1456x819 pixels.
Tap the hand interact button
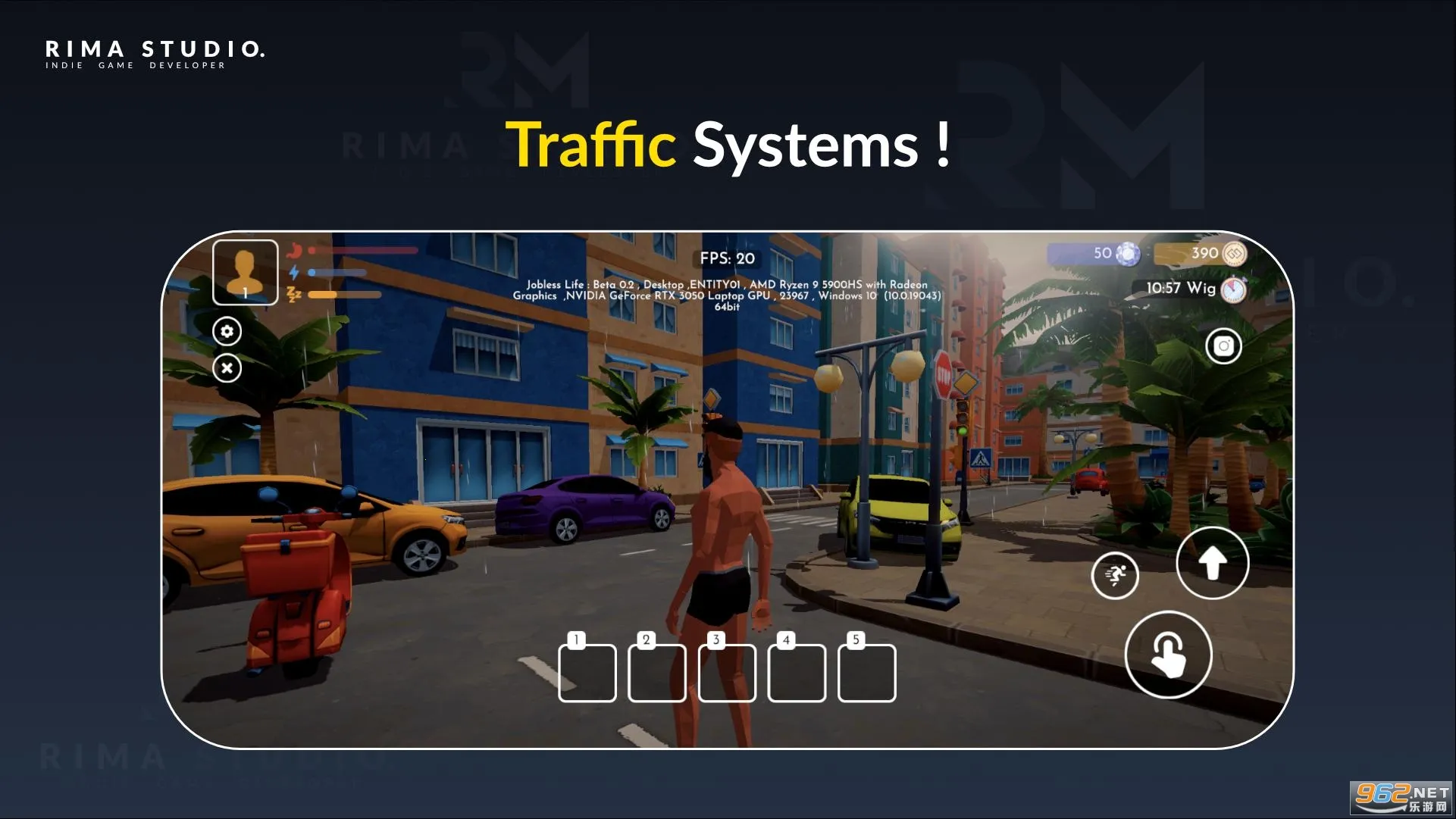1168,655
